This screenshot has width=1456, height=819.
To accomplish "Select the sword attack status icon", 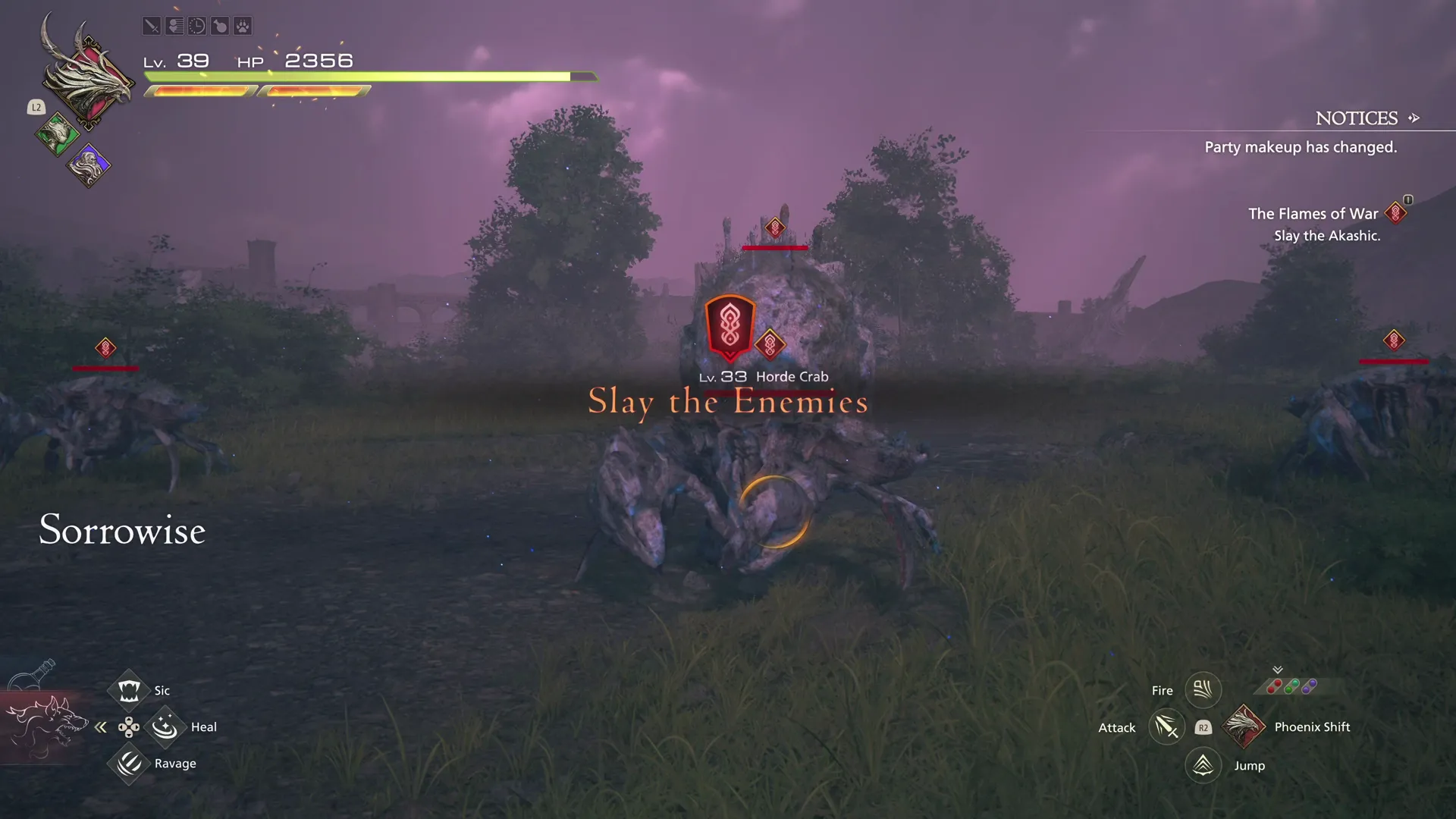I will tap(152, 25).
